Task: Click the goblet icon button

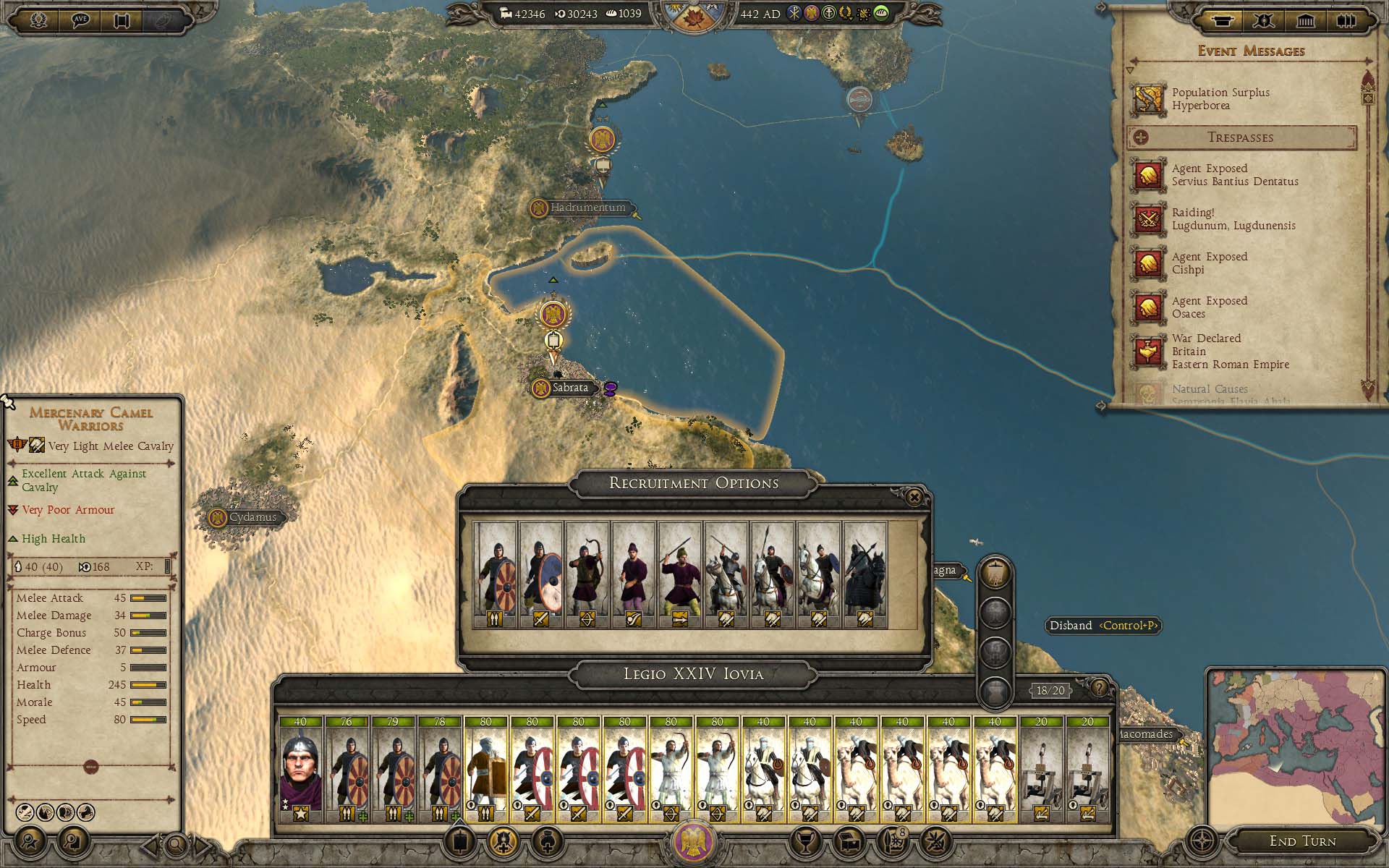Action: (805, 841)
